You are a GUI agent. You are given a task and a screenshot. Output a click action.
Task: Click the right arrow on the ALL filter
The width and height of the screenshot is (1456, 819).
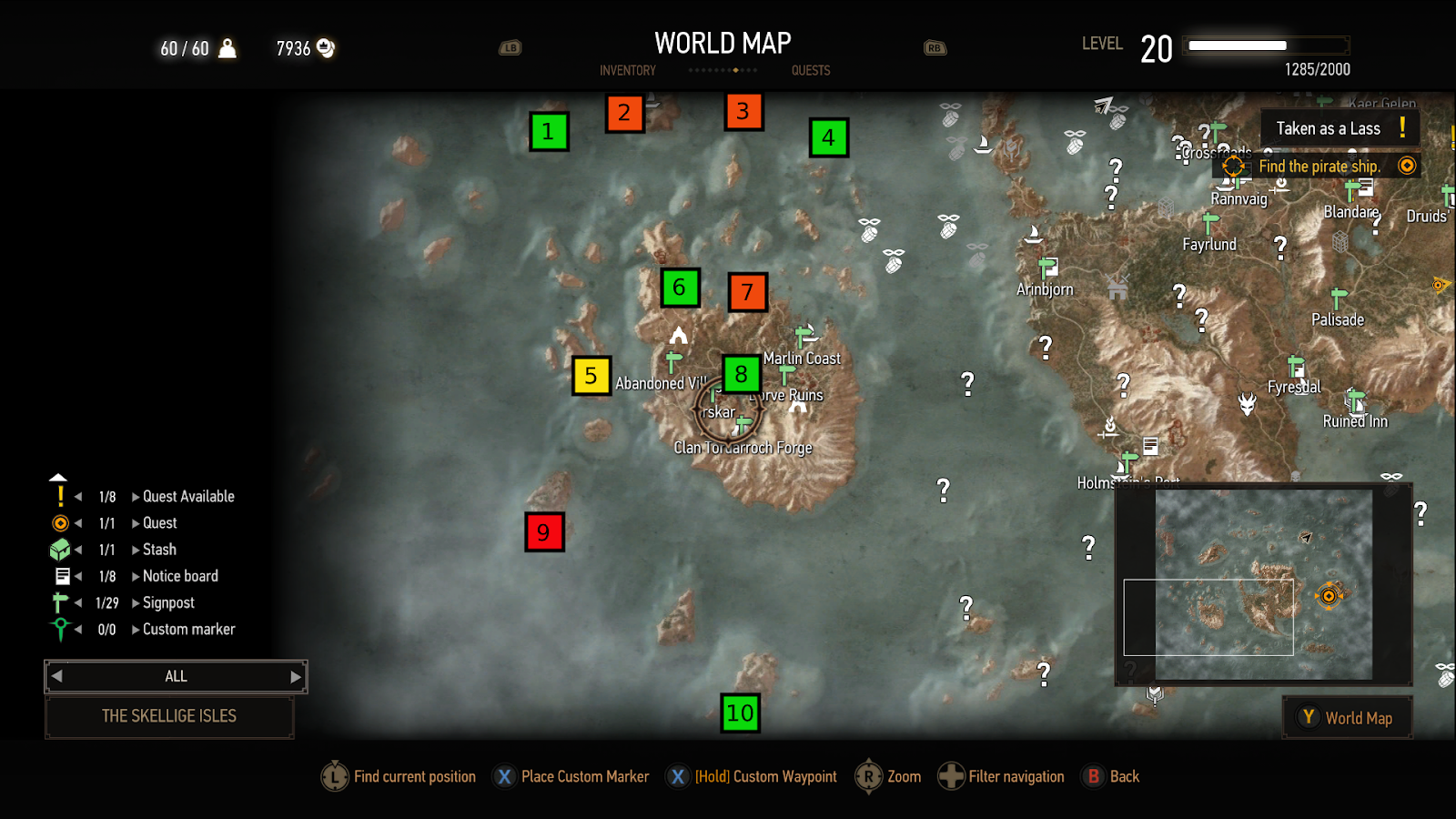click(296, 676)
